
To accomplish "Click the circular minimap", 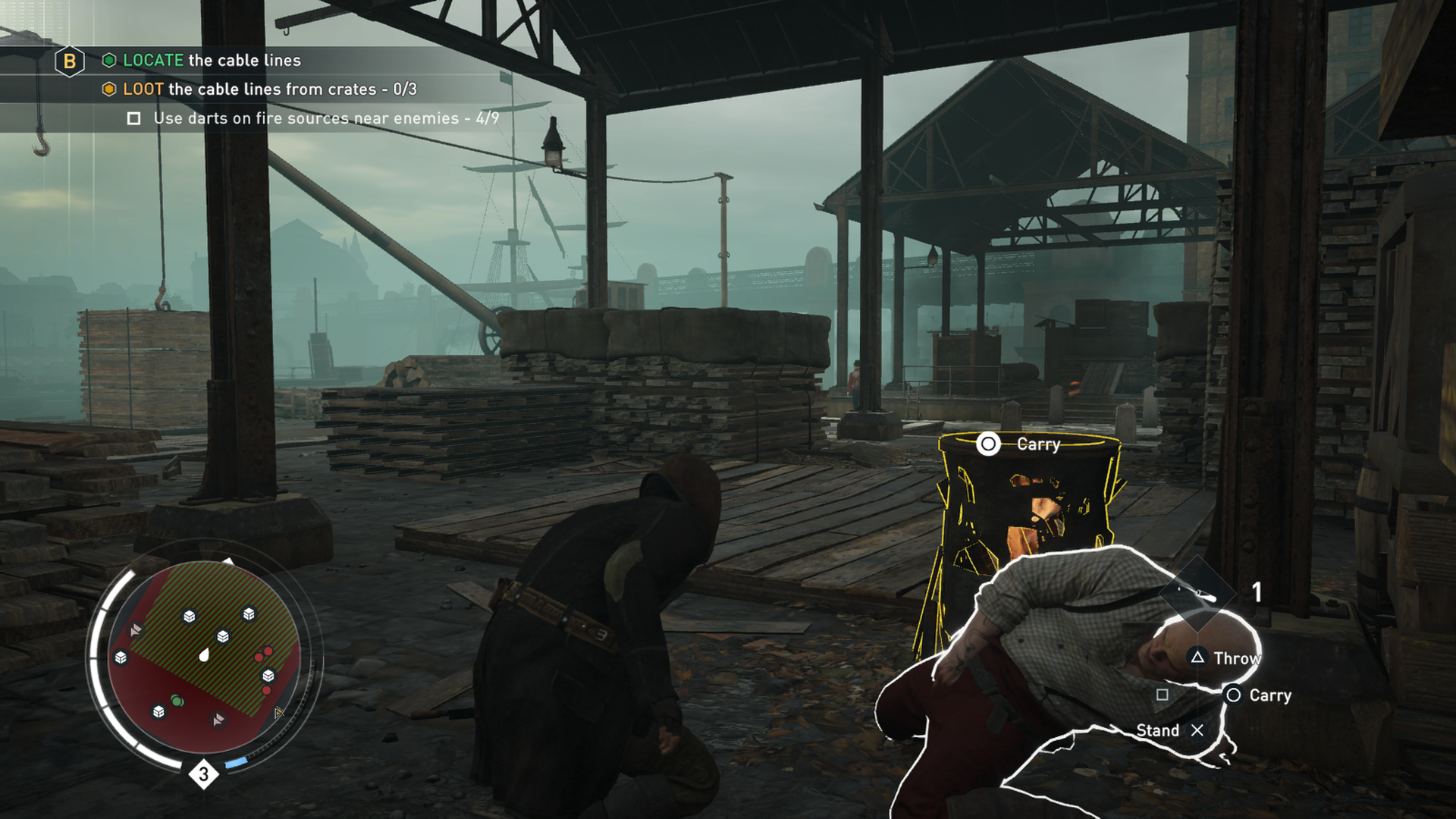I will pos(204,657).
